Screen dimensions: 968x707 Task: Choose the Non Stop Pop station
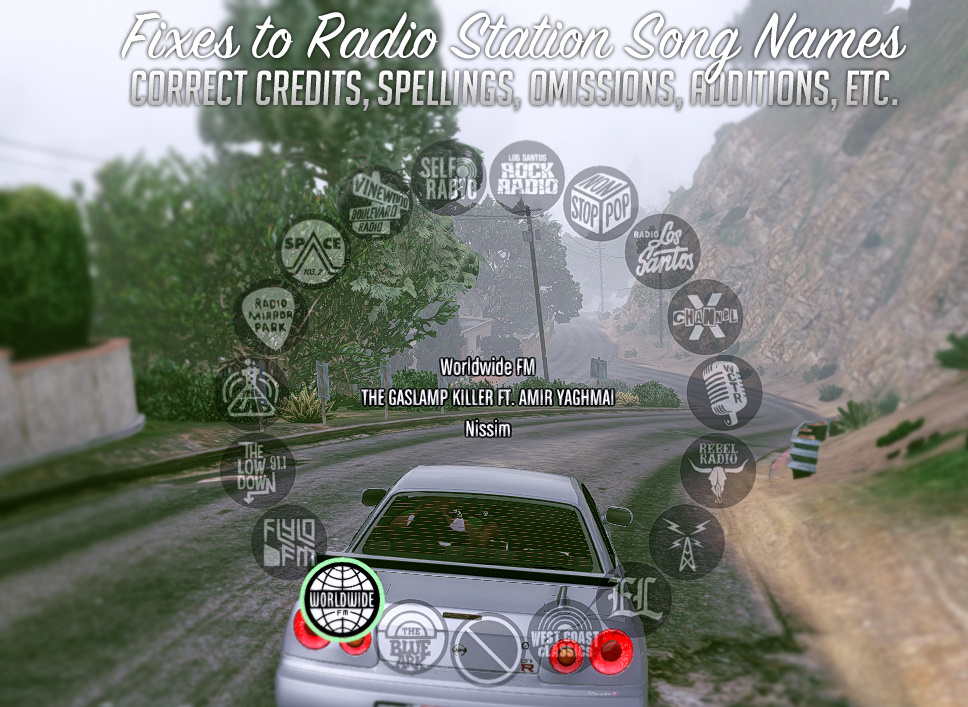[x=600, y=203]
